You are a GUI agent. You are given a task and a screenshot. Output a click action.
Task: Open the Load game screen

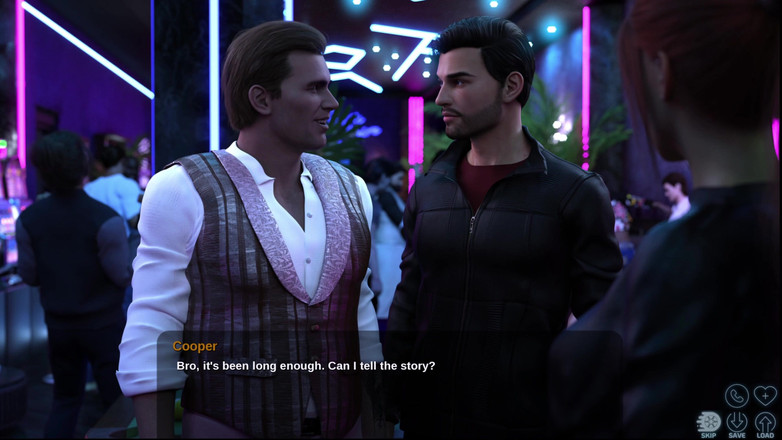point(765,423)
